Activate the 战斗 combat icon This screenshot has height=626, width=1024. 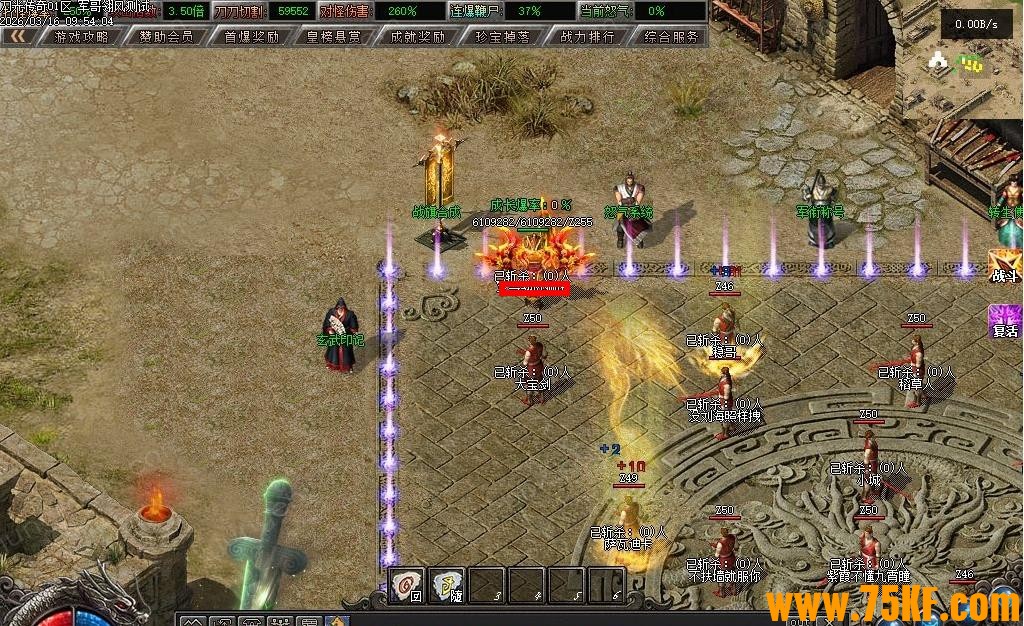(x=1004, y=267)
